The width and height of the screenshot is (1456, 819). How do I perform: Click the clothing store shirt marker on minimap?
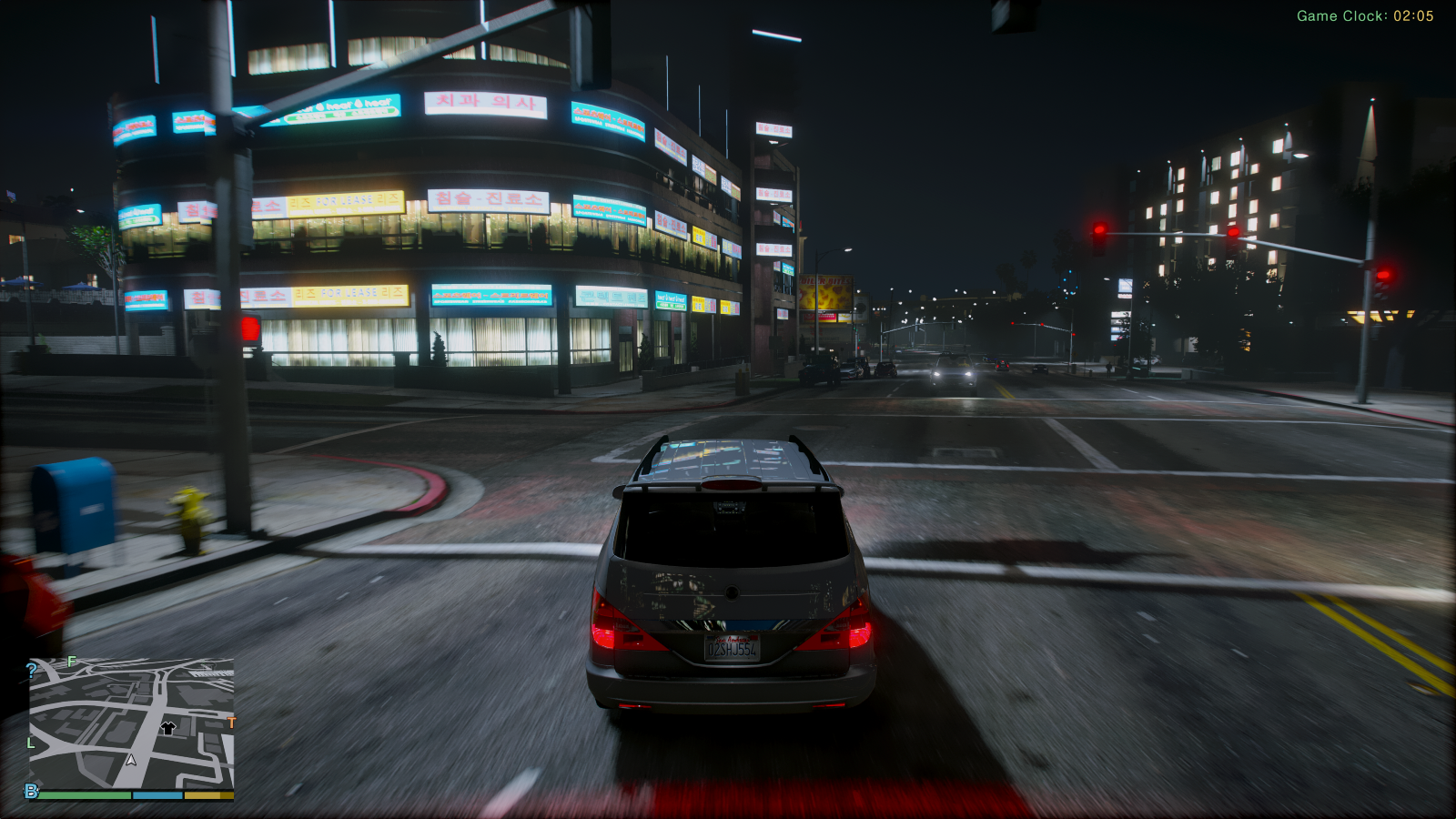[167, 727]
